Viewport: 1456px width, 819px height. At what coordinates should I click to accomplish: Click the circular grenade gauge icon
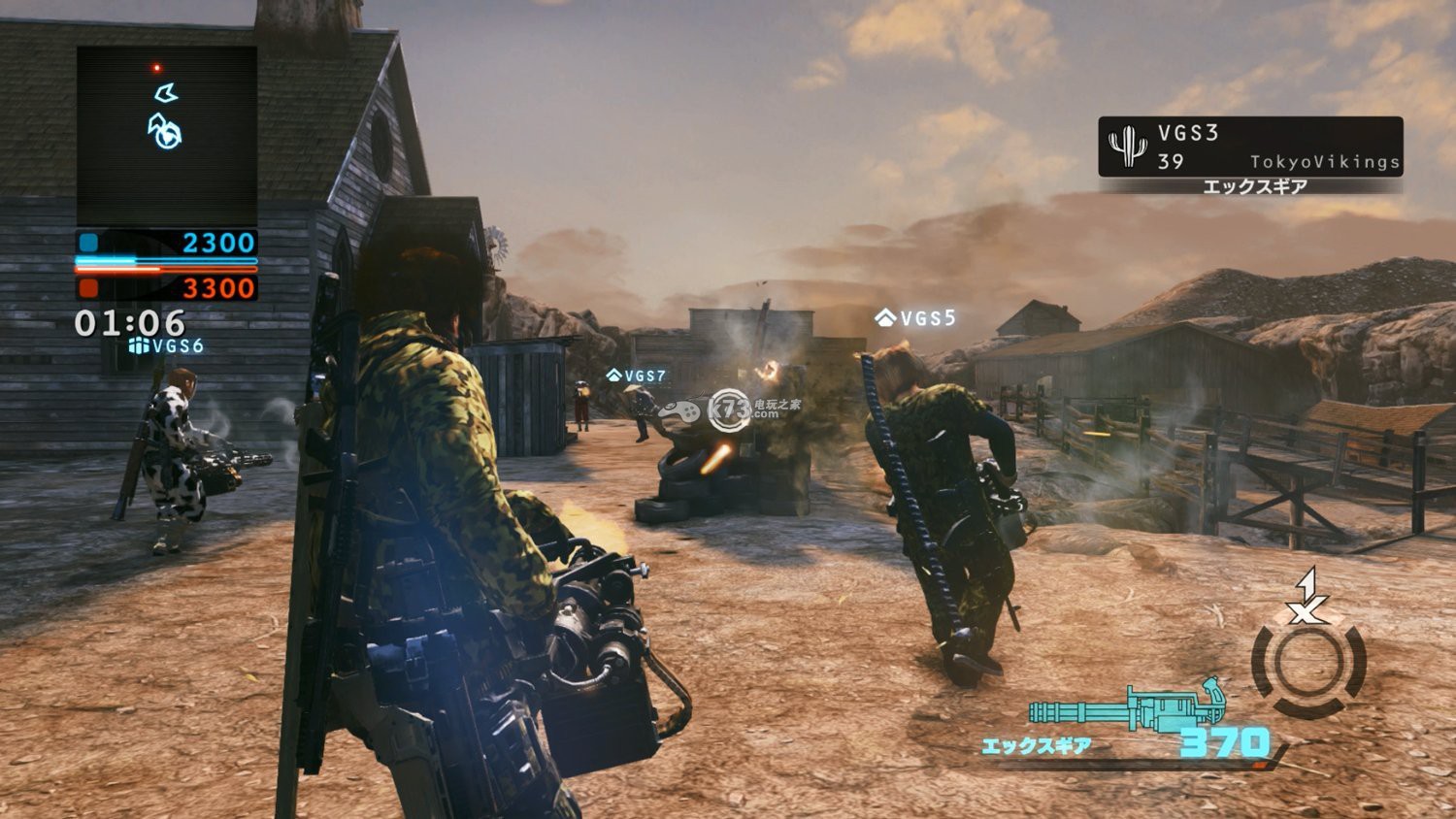point(1308,664)
